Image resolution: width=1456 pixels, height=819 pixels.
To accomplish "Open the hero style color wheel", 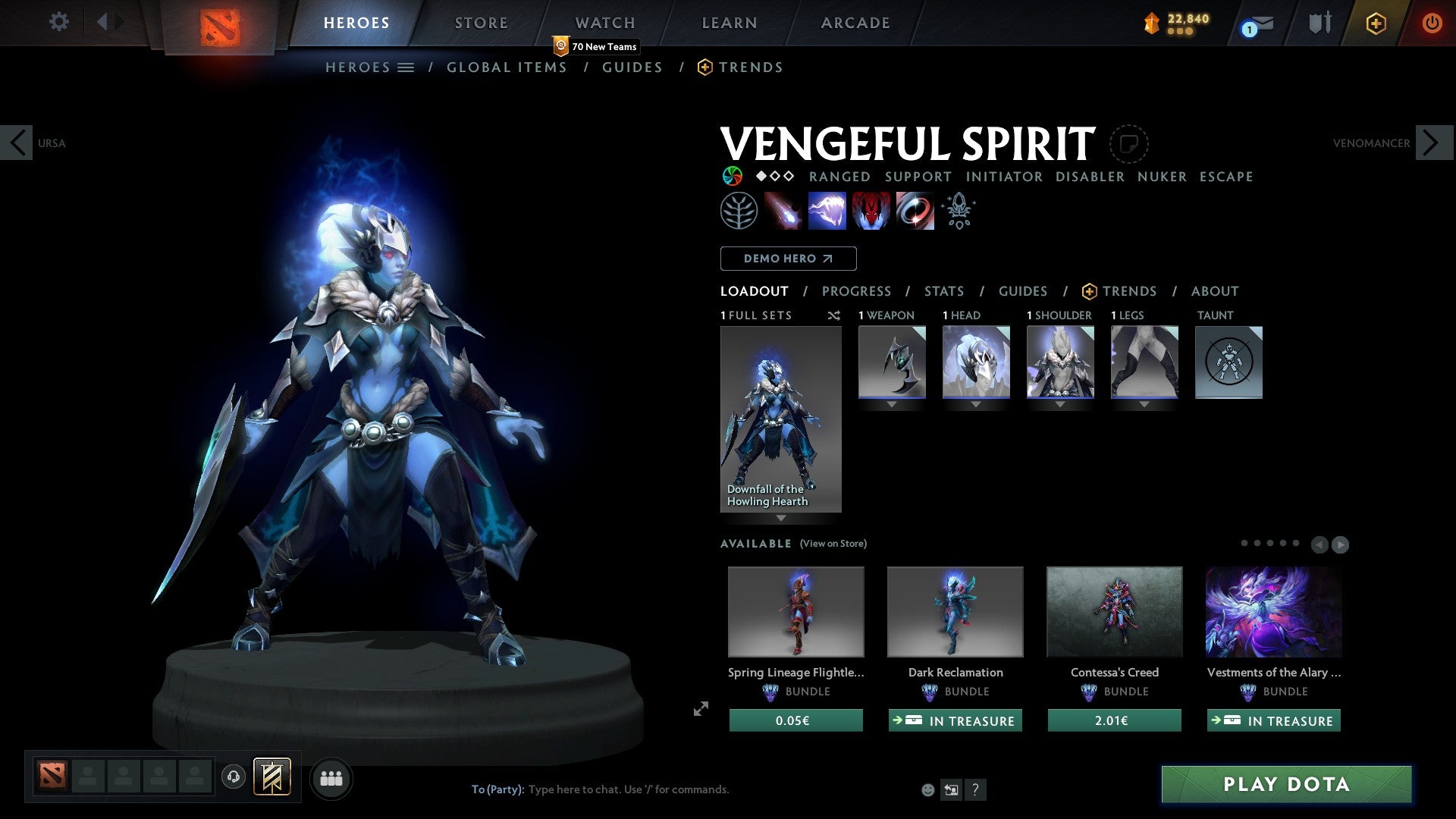I will pos(732,176).
